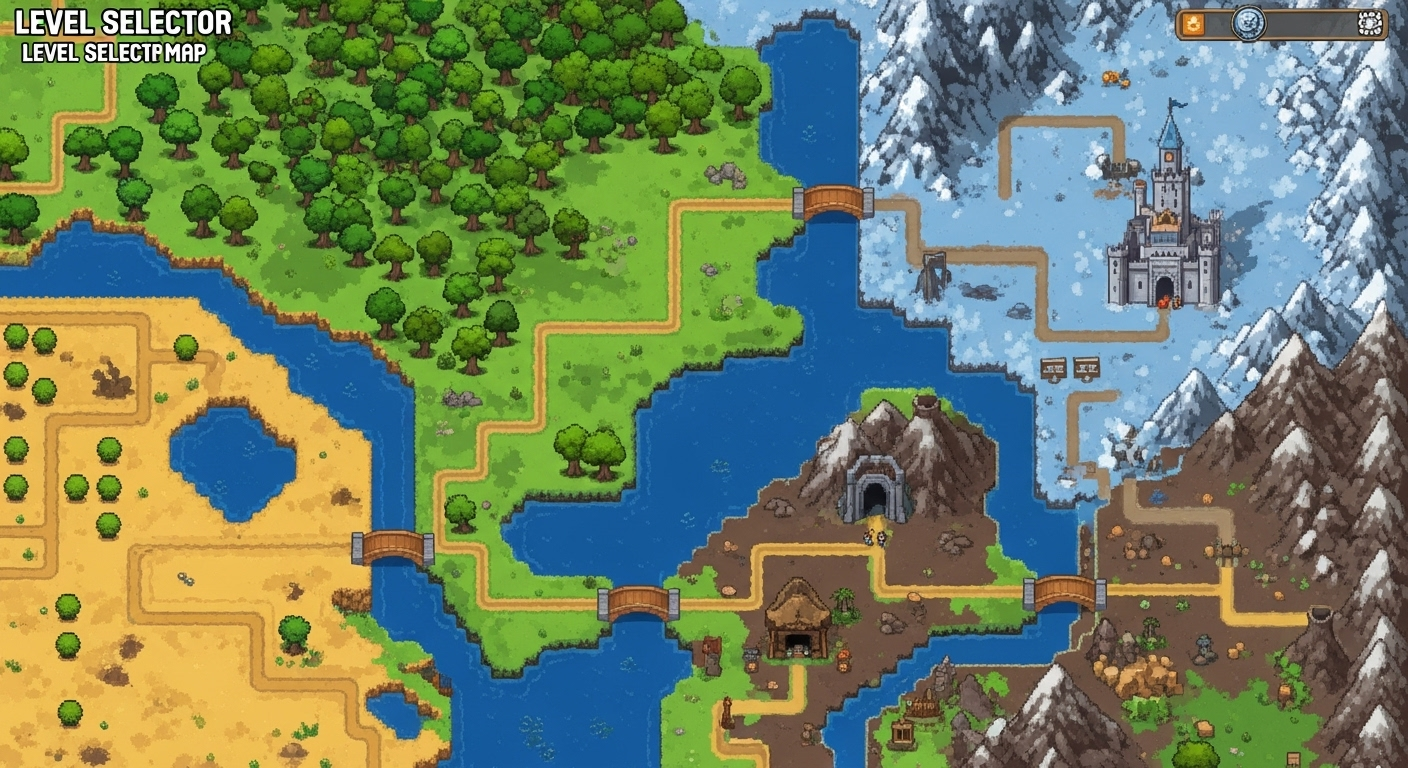Click the two characters standing outside the cave

874,538
